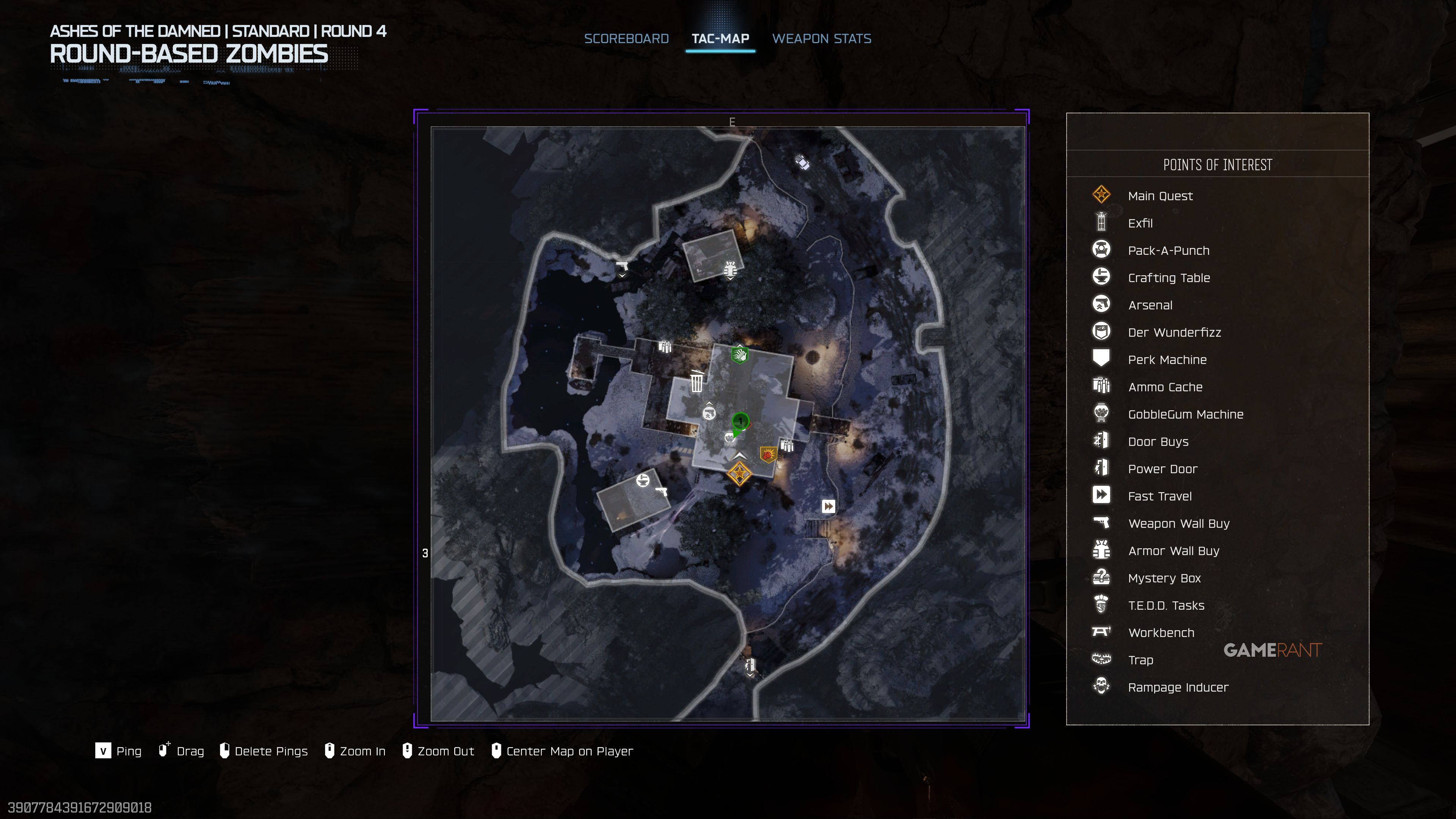Select the Exfil legend entry

click(1139, 223)
